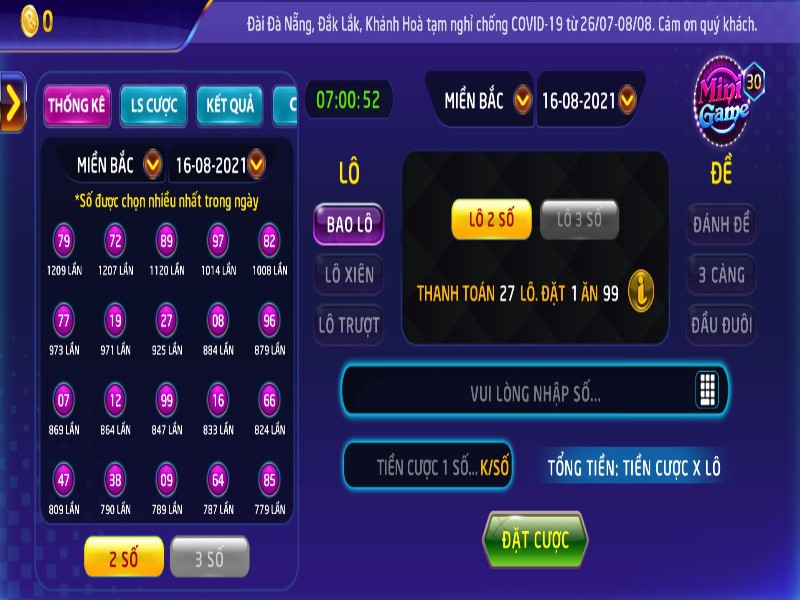Click the TIỀN CƯỢC 1 SỐ field
The height and width of the screenshot is (600, 800).
pyautogui.click(x=428, y=466)
